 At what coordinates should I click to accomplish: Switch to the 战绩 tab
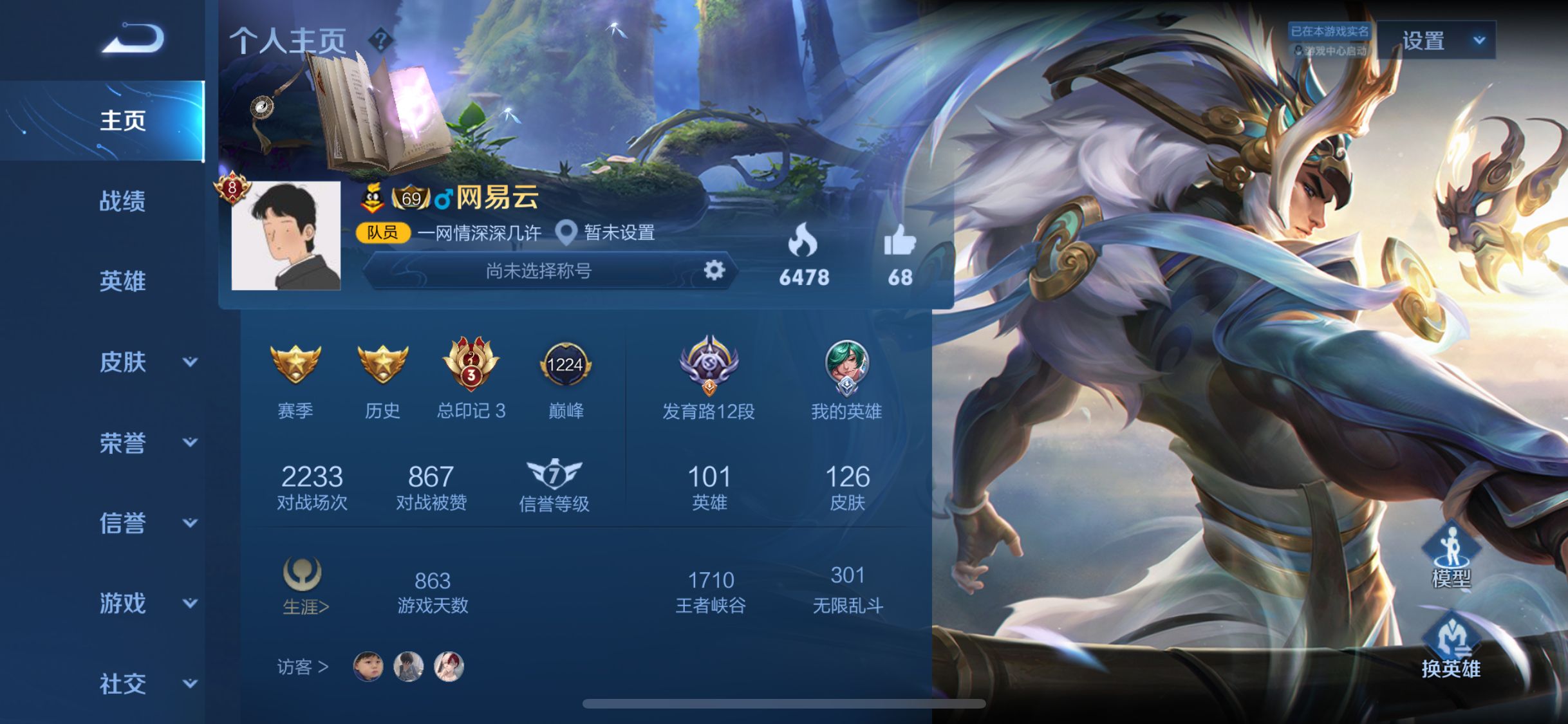[x=122, y=201]
